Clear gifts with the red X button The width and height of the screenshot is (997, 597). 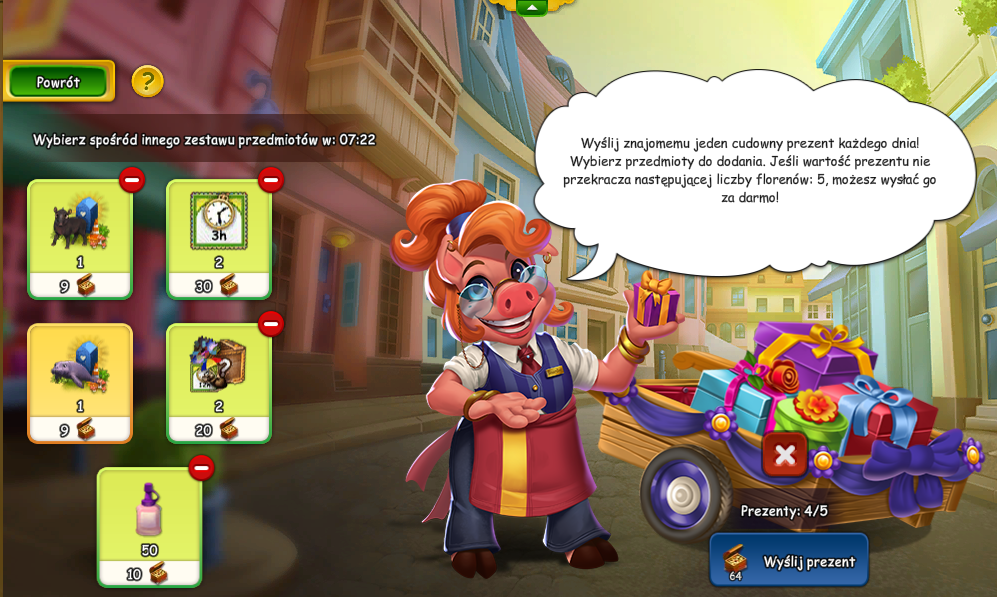tap(785, 455)
